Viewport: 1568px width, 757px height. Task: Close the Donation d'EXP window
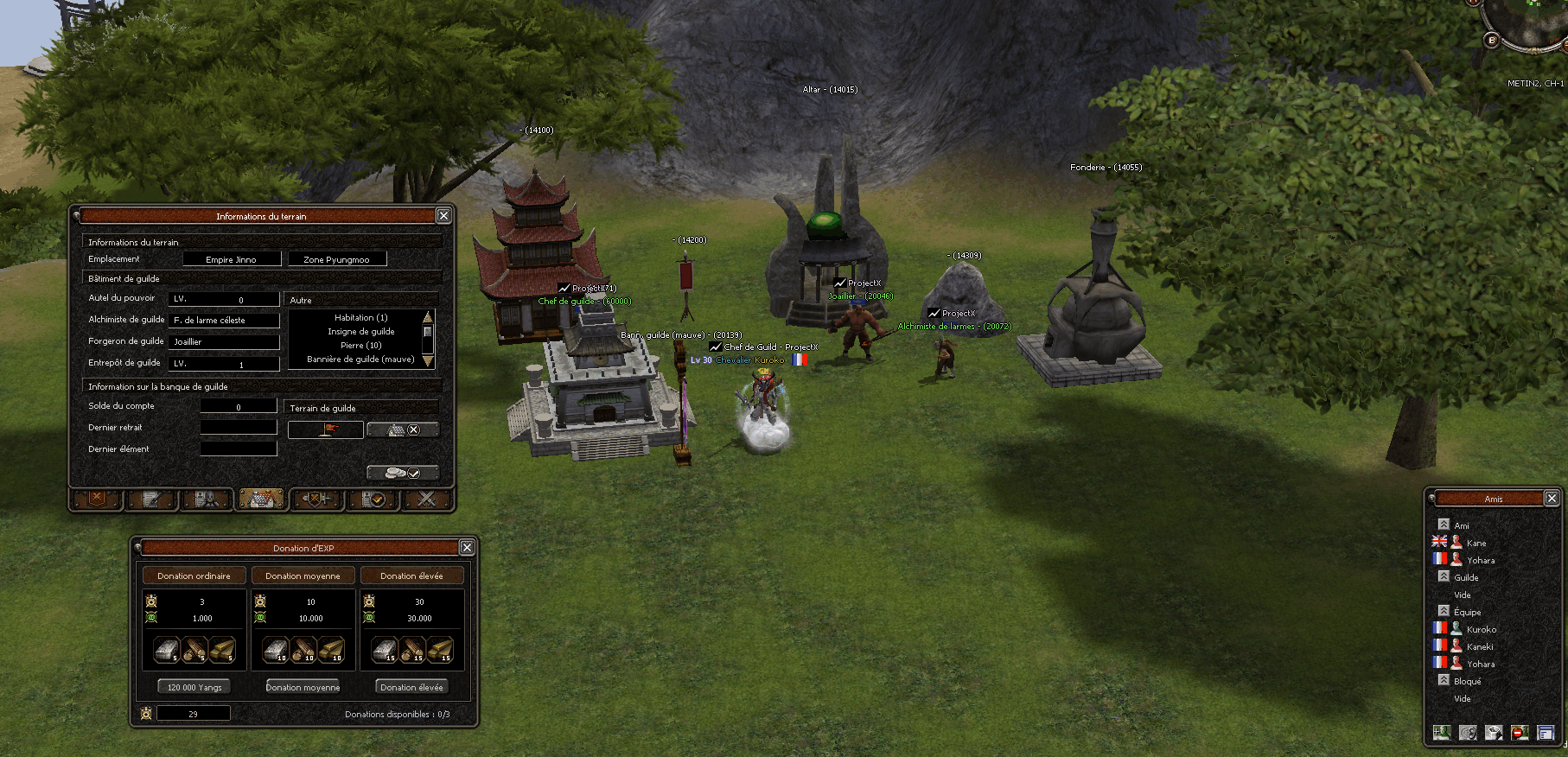click(x=467, y=548)
